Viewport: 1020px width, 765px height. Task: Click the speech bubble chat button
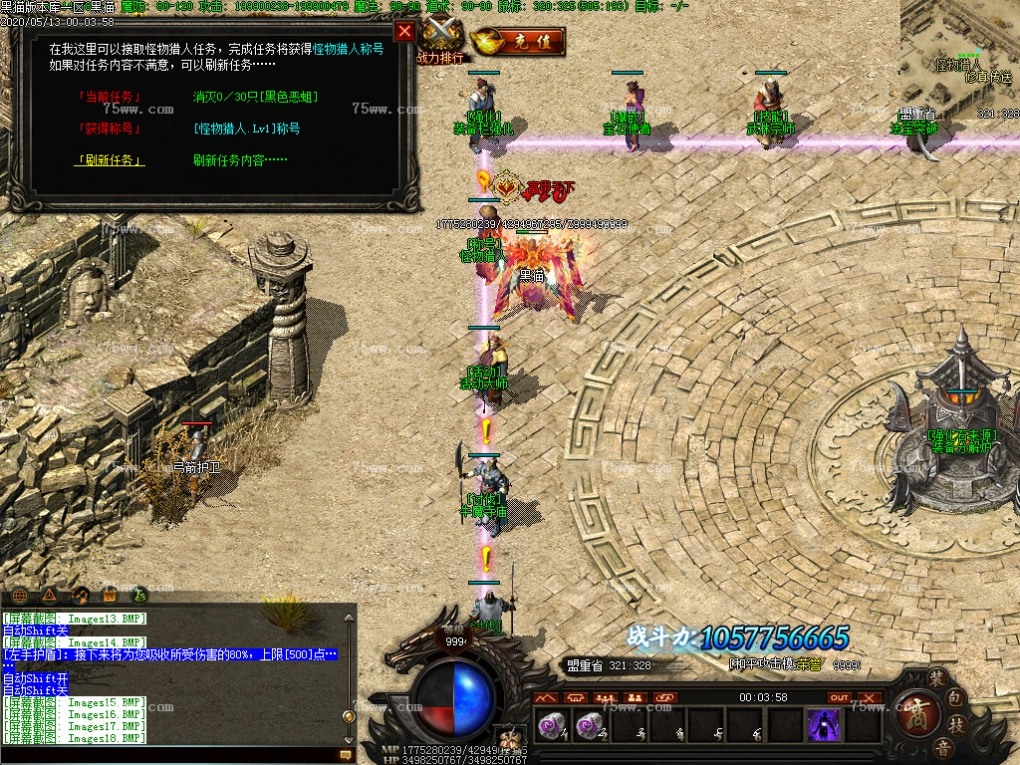coord(346,755)
